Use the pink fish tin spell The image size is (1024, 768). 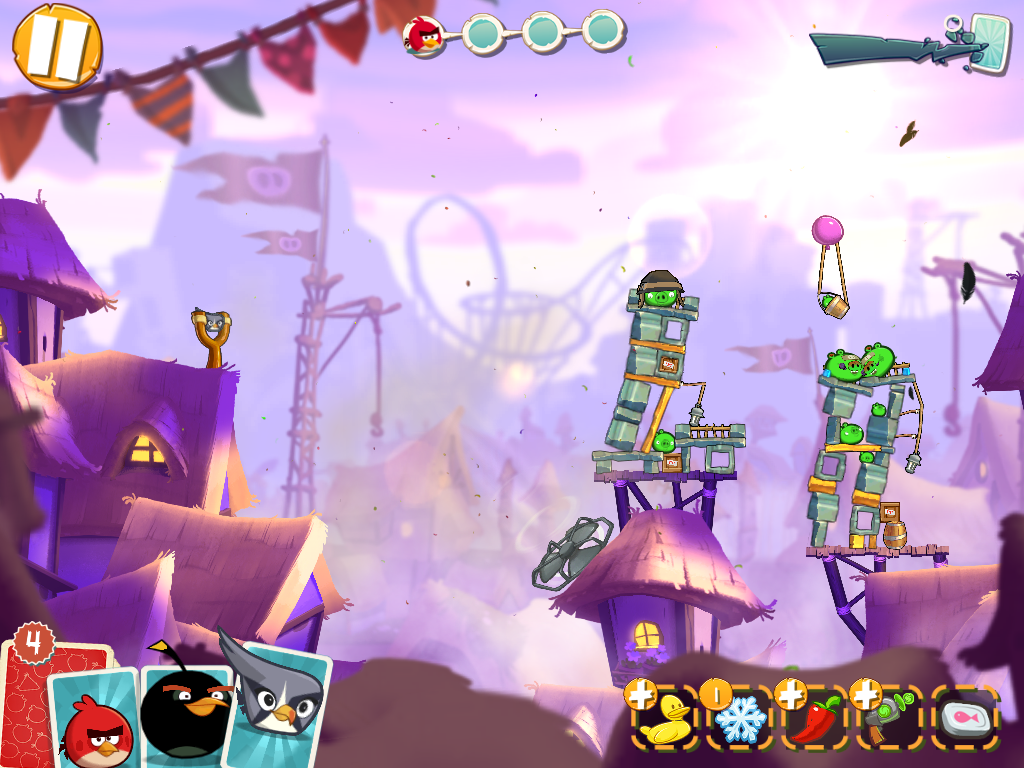965,718
